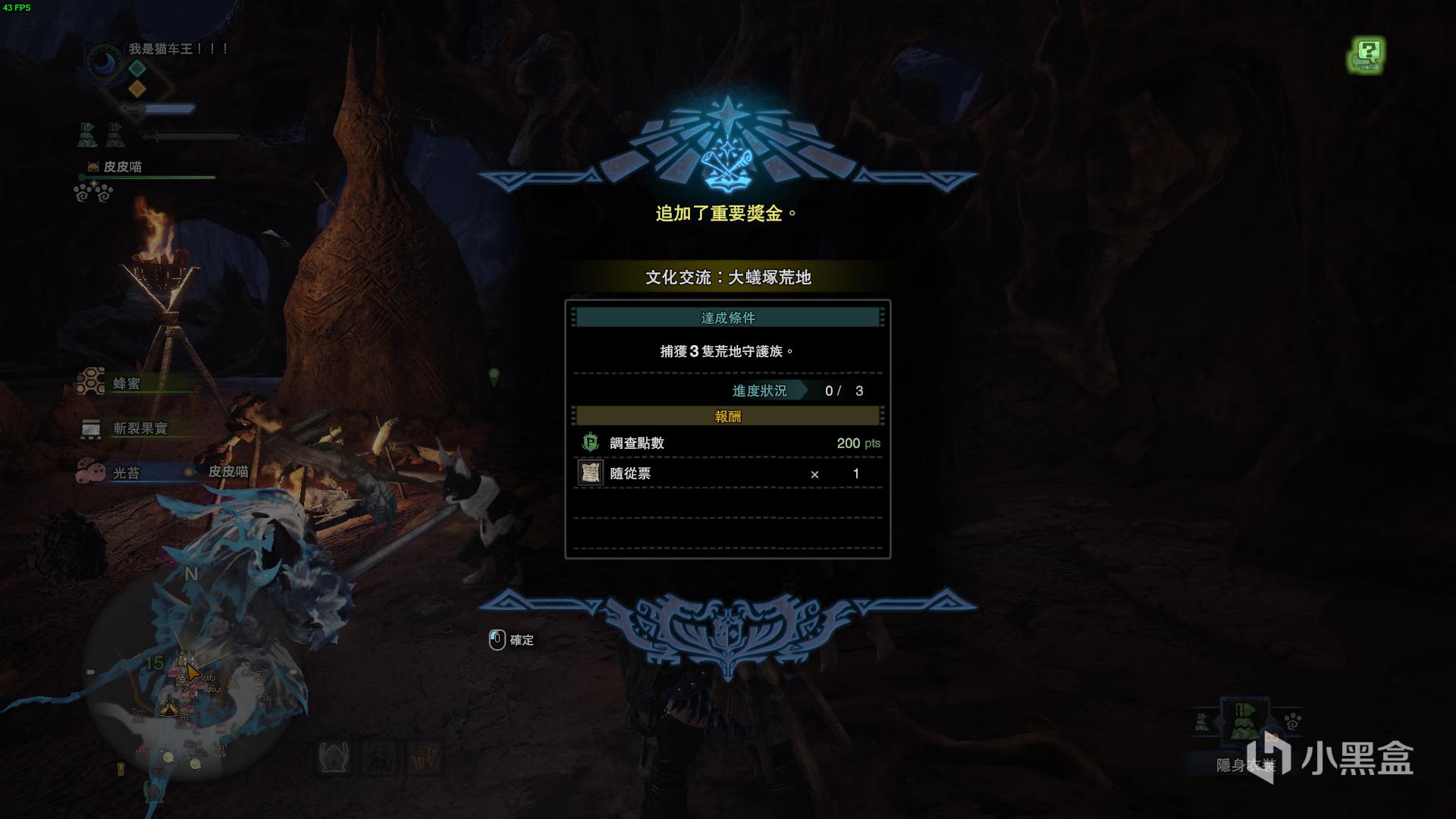
Task: Select the 光苔 gathering entry
Action: (125, 472)
